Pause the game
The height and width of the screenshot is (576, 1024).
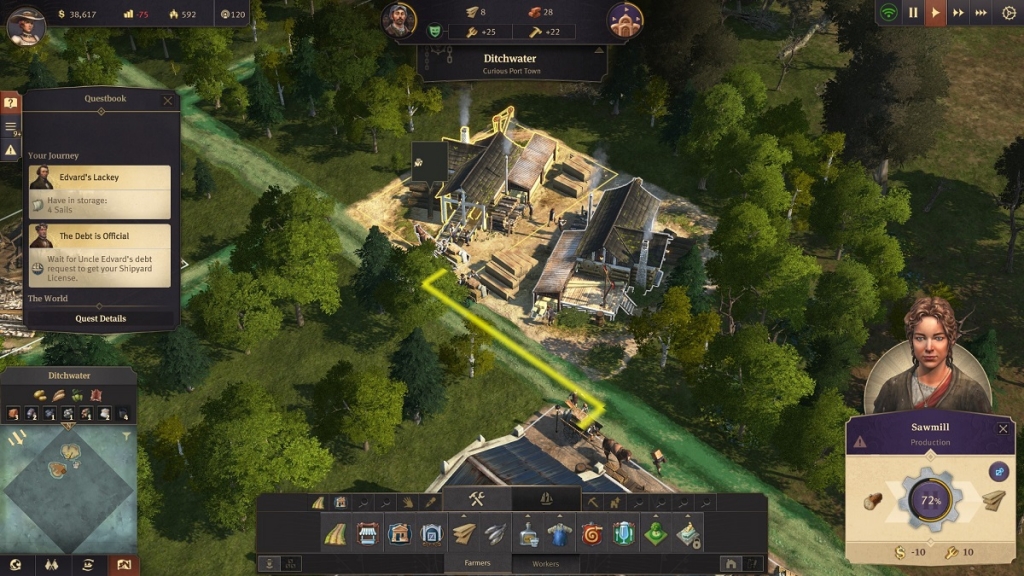[913, 13]
